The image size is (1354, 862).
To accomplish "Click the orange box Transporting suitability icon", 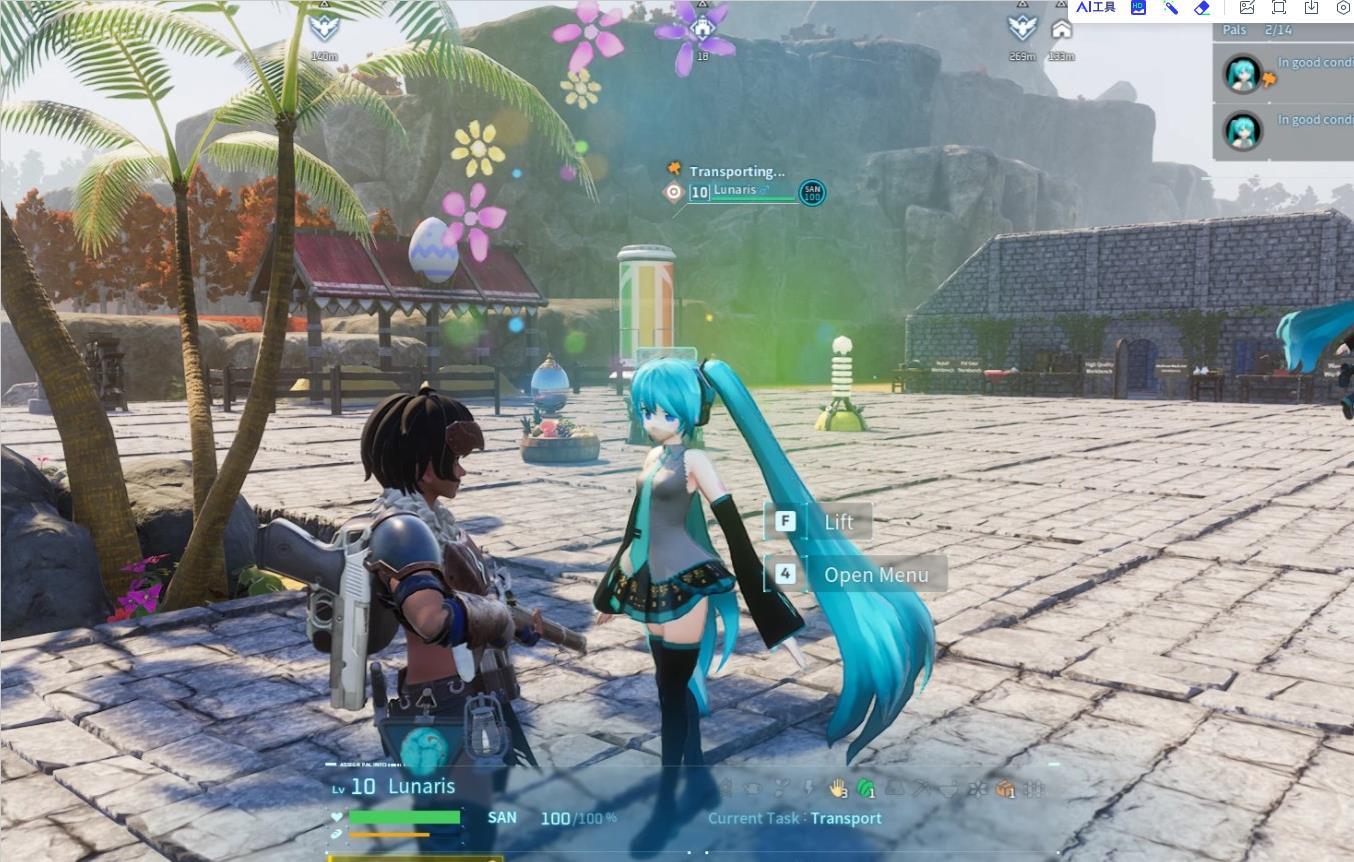I will 1005,789.
